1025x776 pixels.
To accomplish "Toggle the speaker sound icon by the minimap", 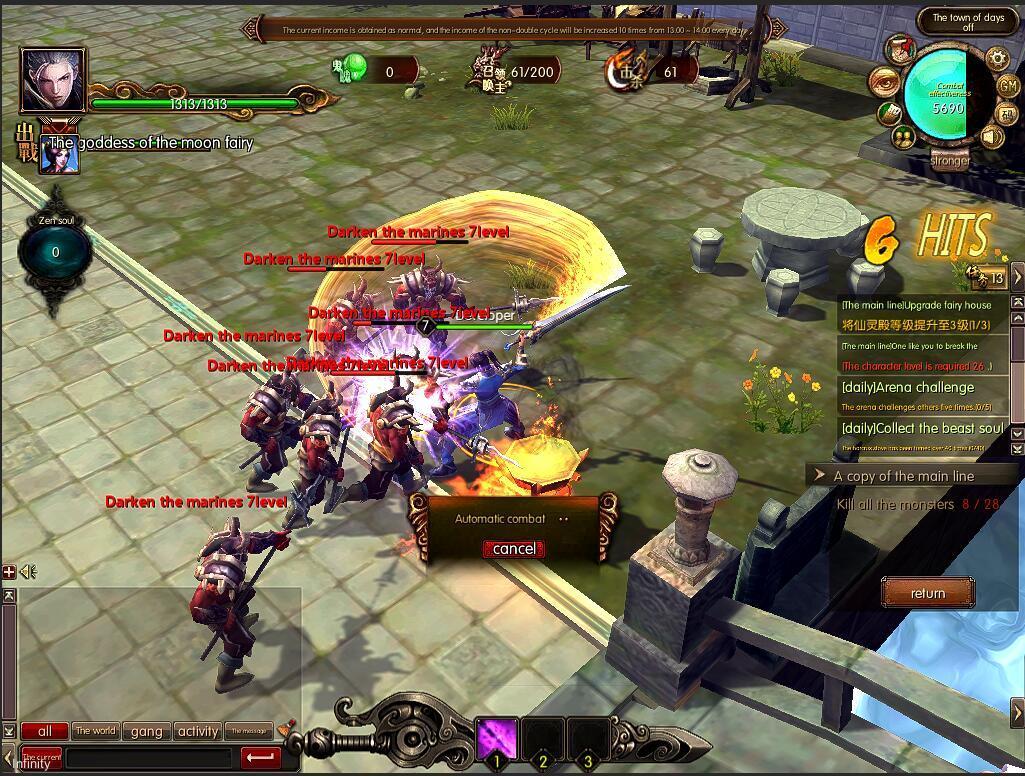I will click(992, 136).
